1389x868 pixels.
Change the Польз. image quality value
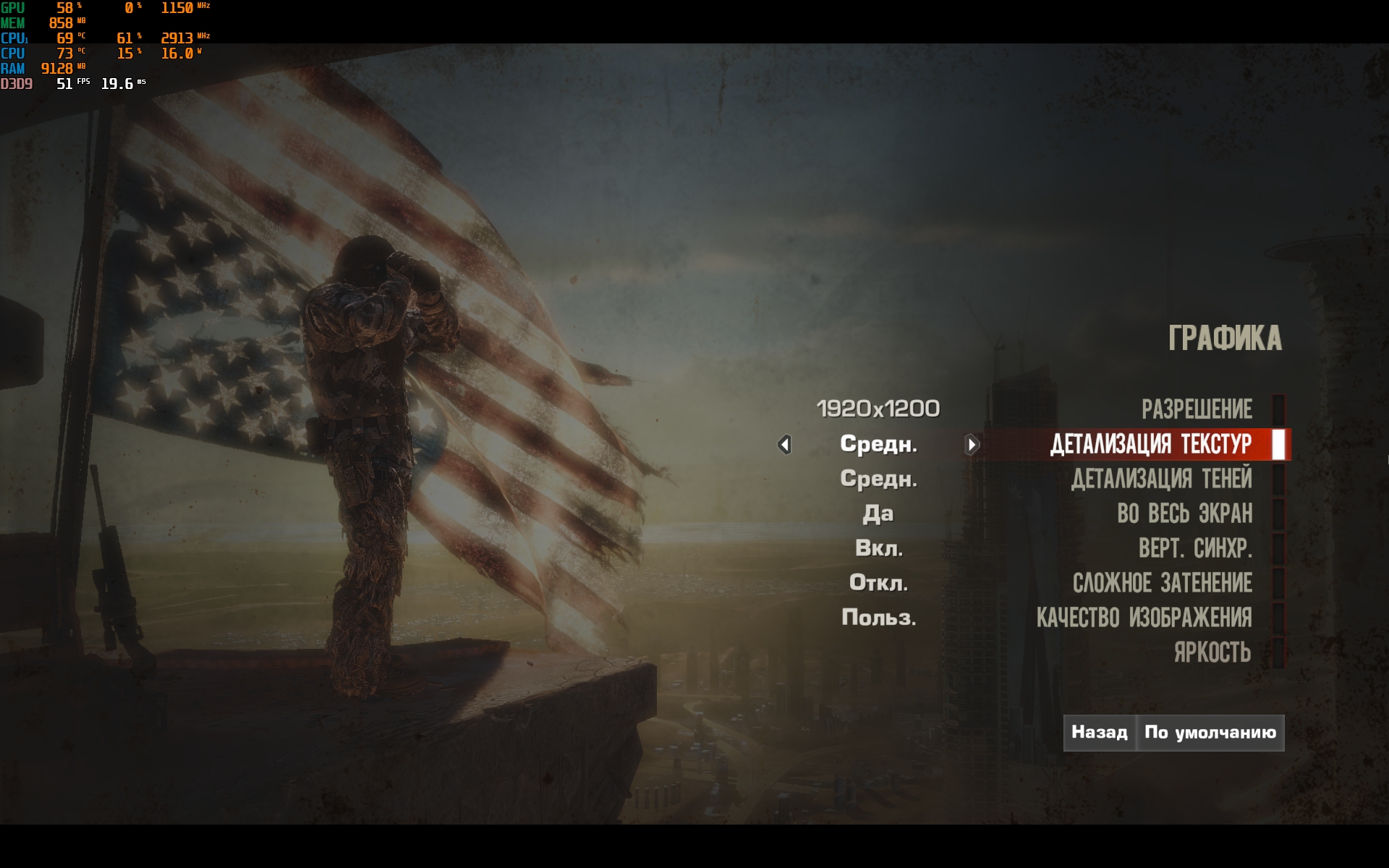point(878,618)
